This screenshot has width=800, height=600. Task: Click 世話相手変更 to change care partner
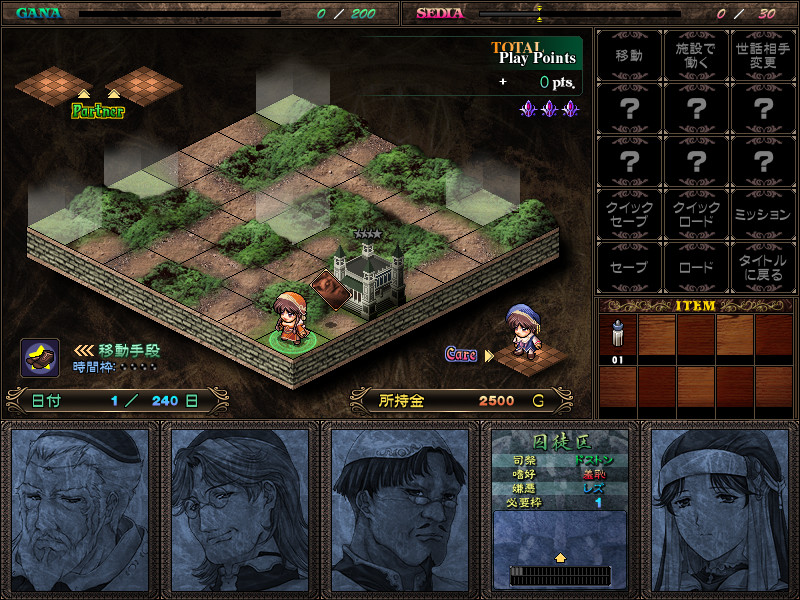click(763, 55)
